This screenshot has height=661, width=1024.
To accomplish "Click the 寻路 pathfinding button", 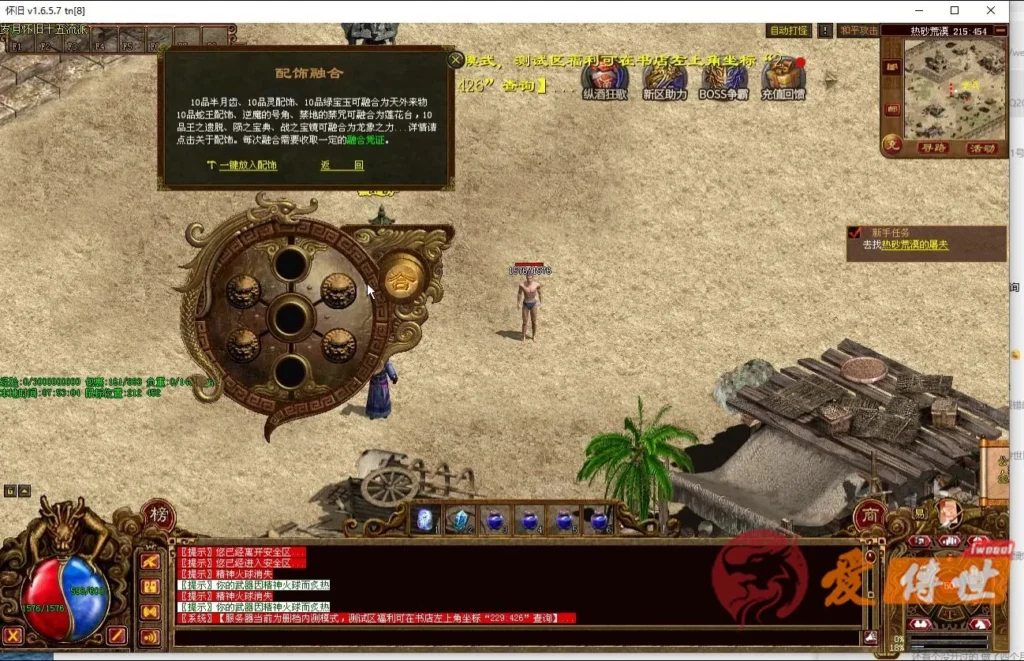I will click(x=933, y=148).
